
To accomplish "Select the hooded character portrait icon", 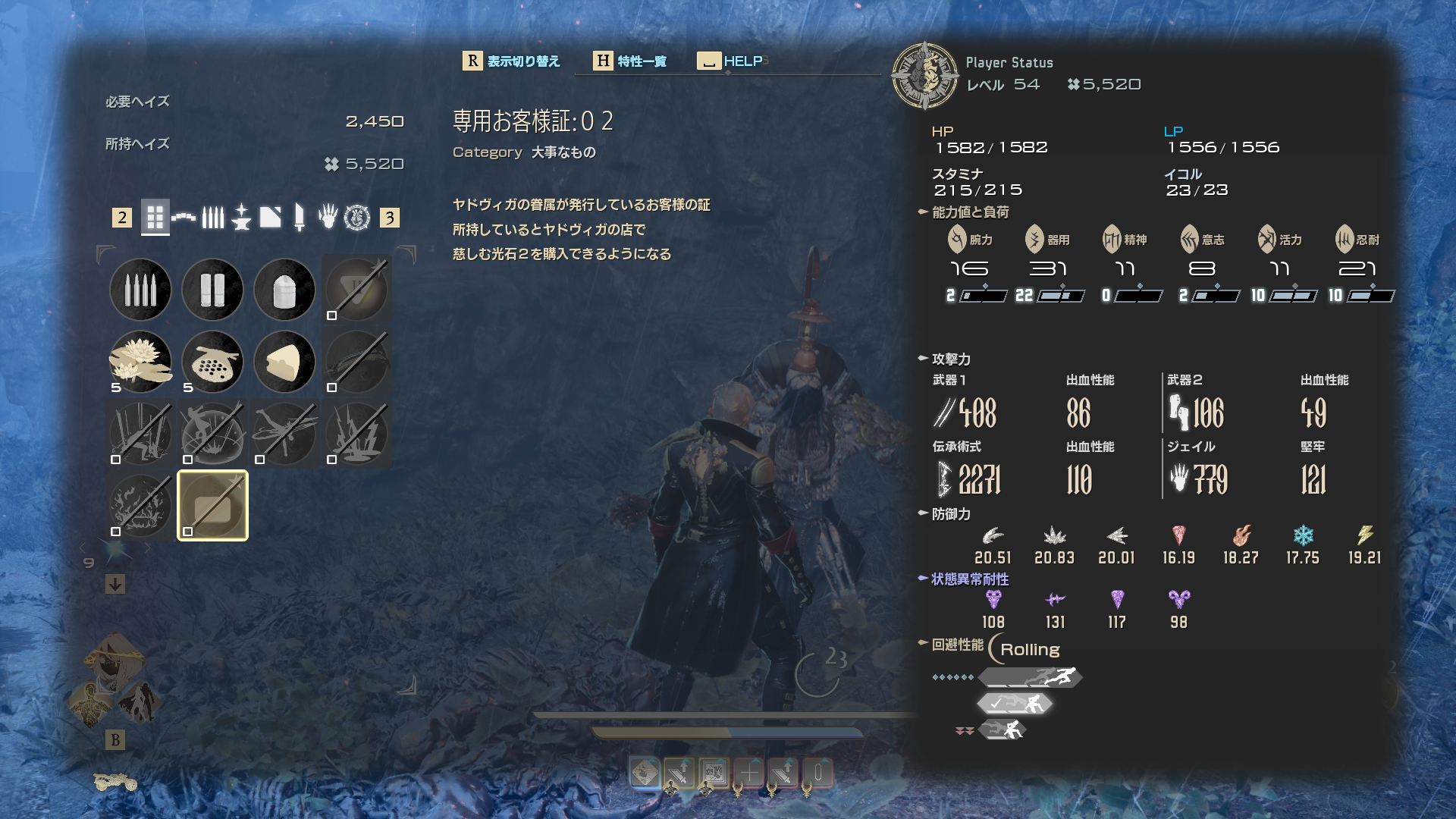I will point(114,661).
